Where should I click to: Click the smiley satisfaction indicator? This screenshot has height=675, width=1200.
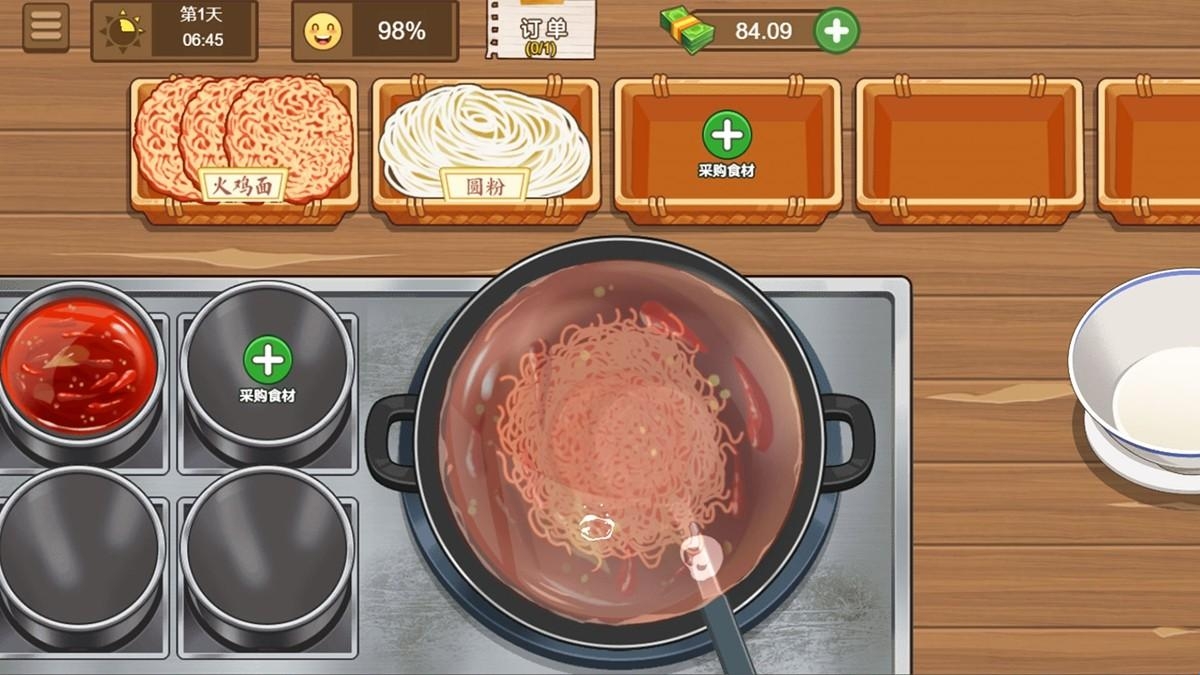[322, 31]
